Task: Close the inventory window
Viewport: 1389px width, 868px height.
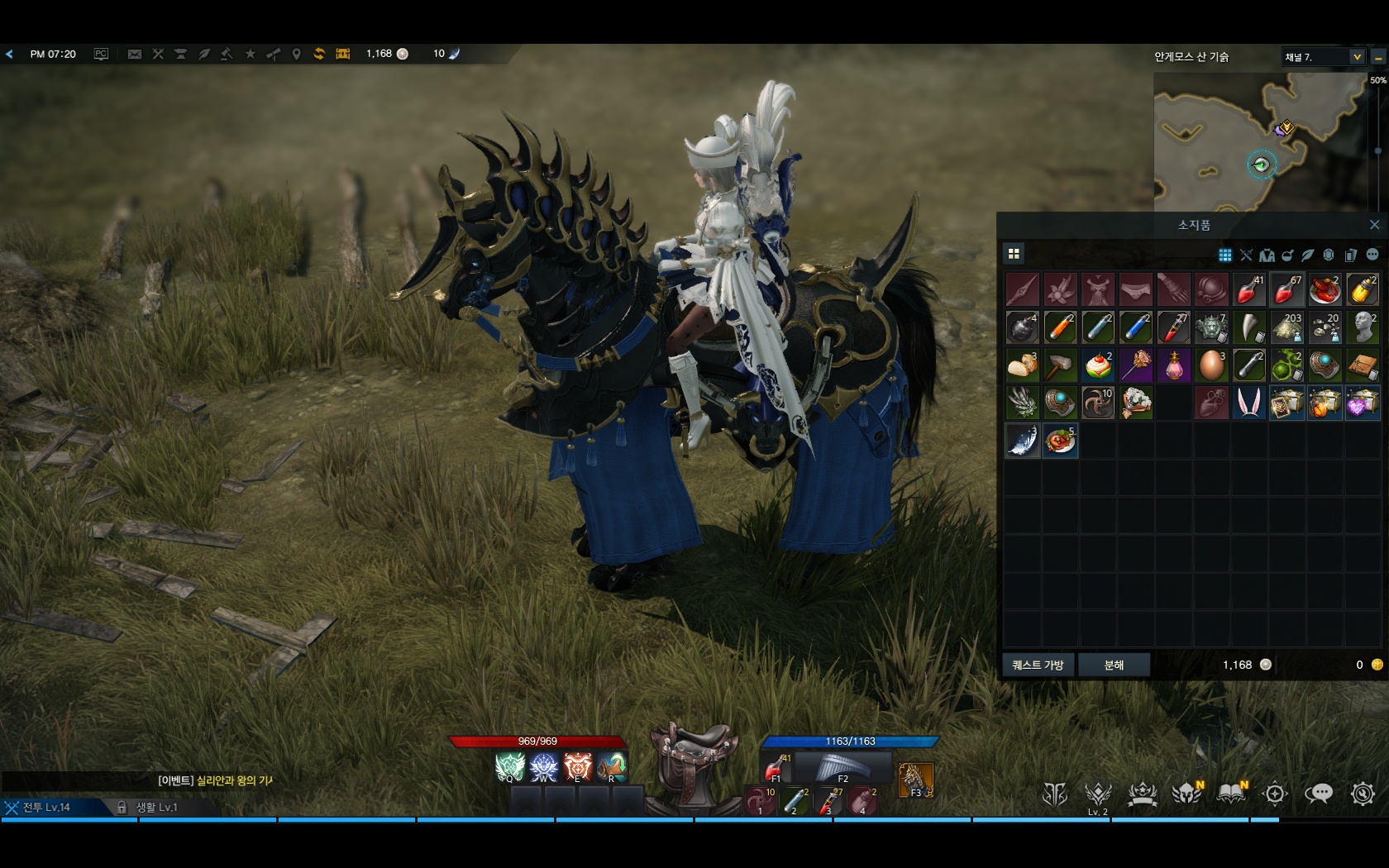Action: click(x=1374, y=225)
